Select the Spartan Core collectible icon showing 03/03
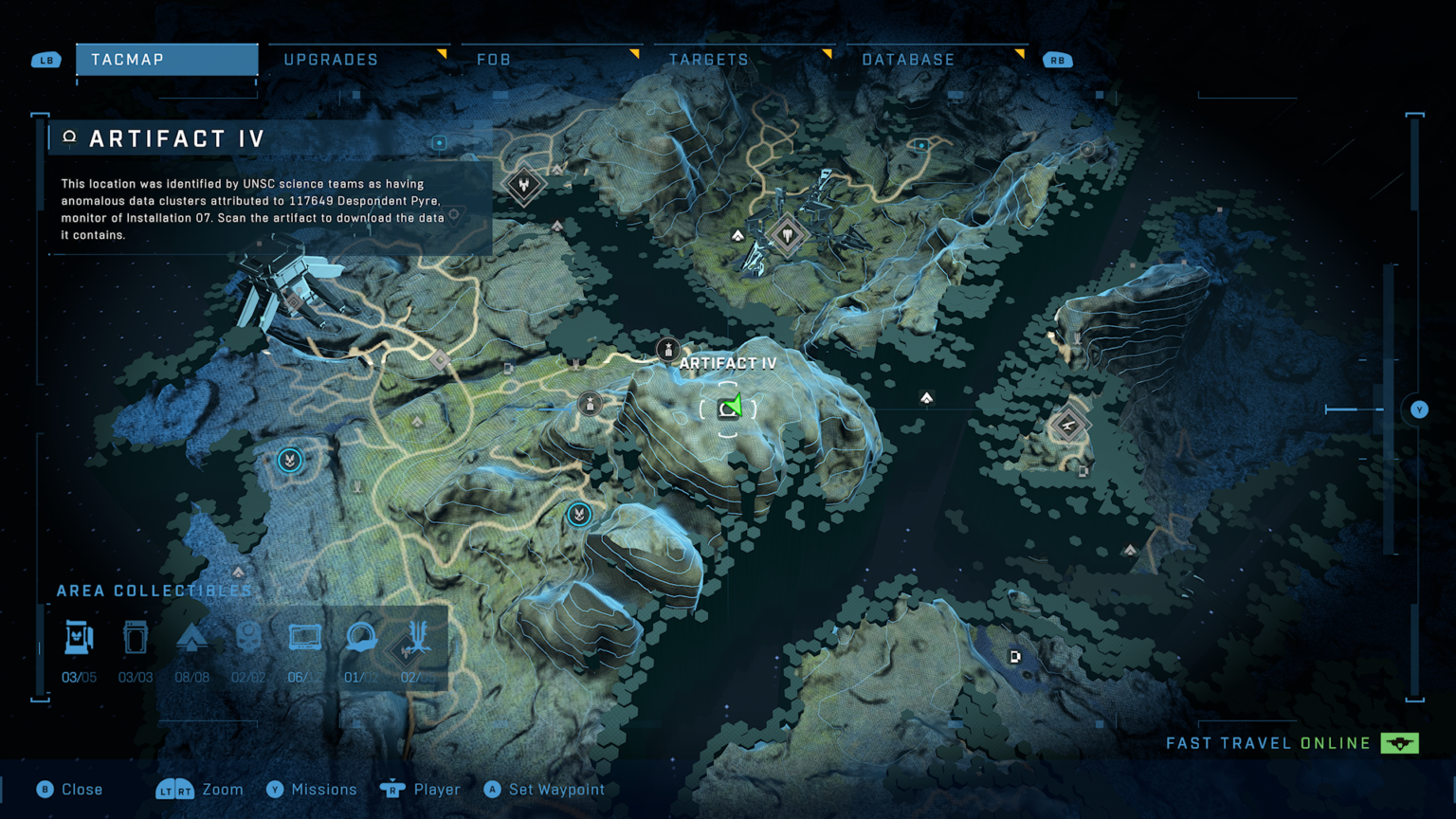The height and width of the screenshot is (819, 1456). click(136, 637)
